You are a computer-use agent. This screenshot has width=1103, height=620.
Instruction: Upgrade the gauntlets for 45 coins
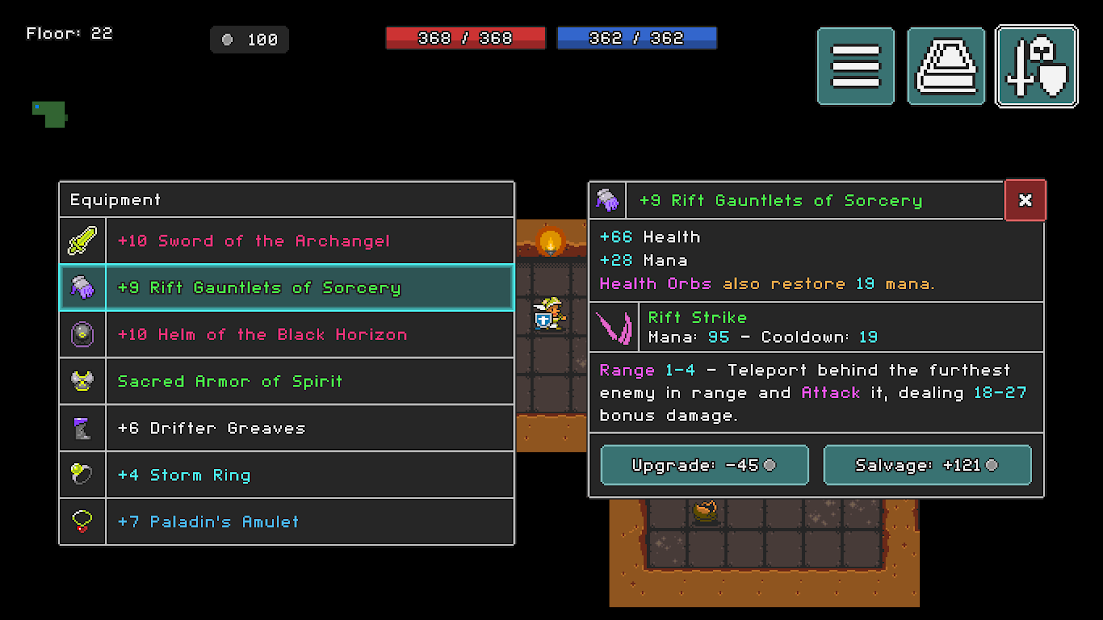704,465
